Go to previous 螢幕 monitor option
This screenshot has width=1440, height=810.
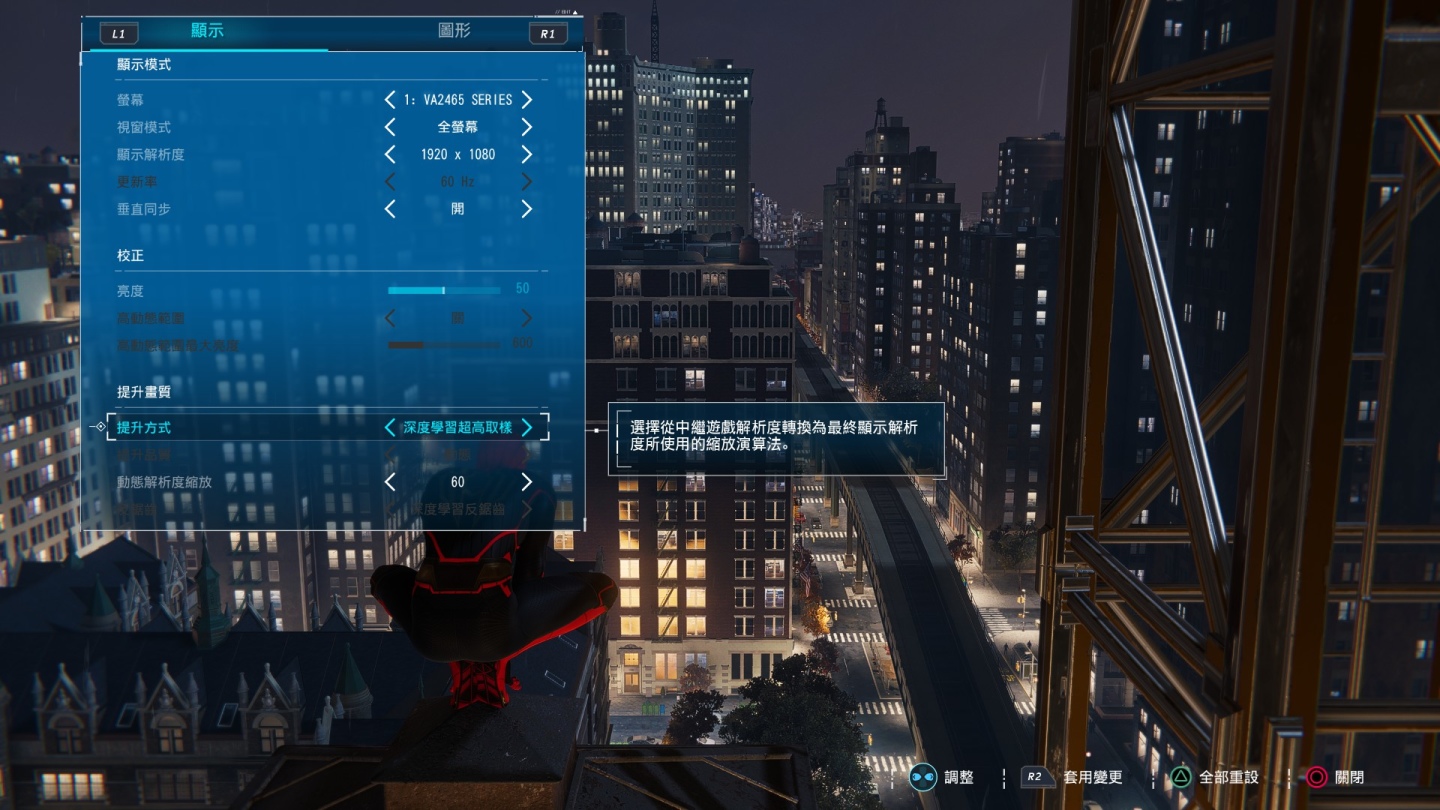390,100
